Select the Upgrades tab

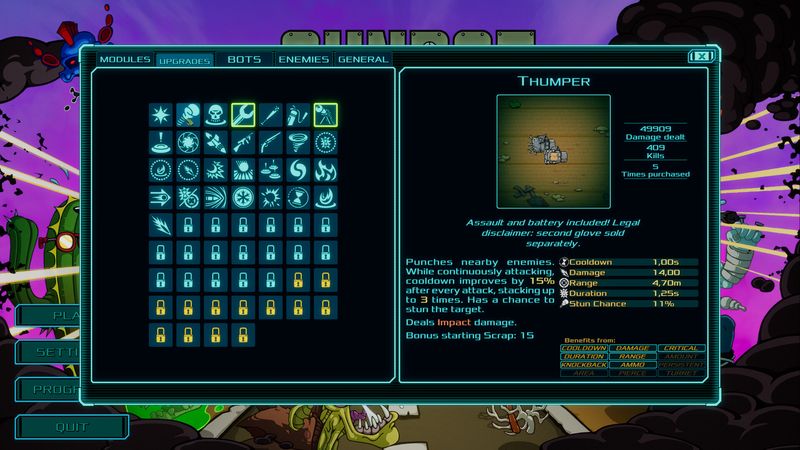pos(185,61)
